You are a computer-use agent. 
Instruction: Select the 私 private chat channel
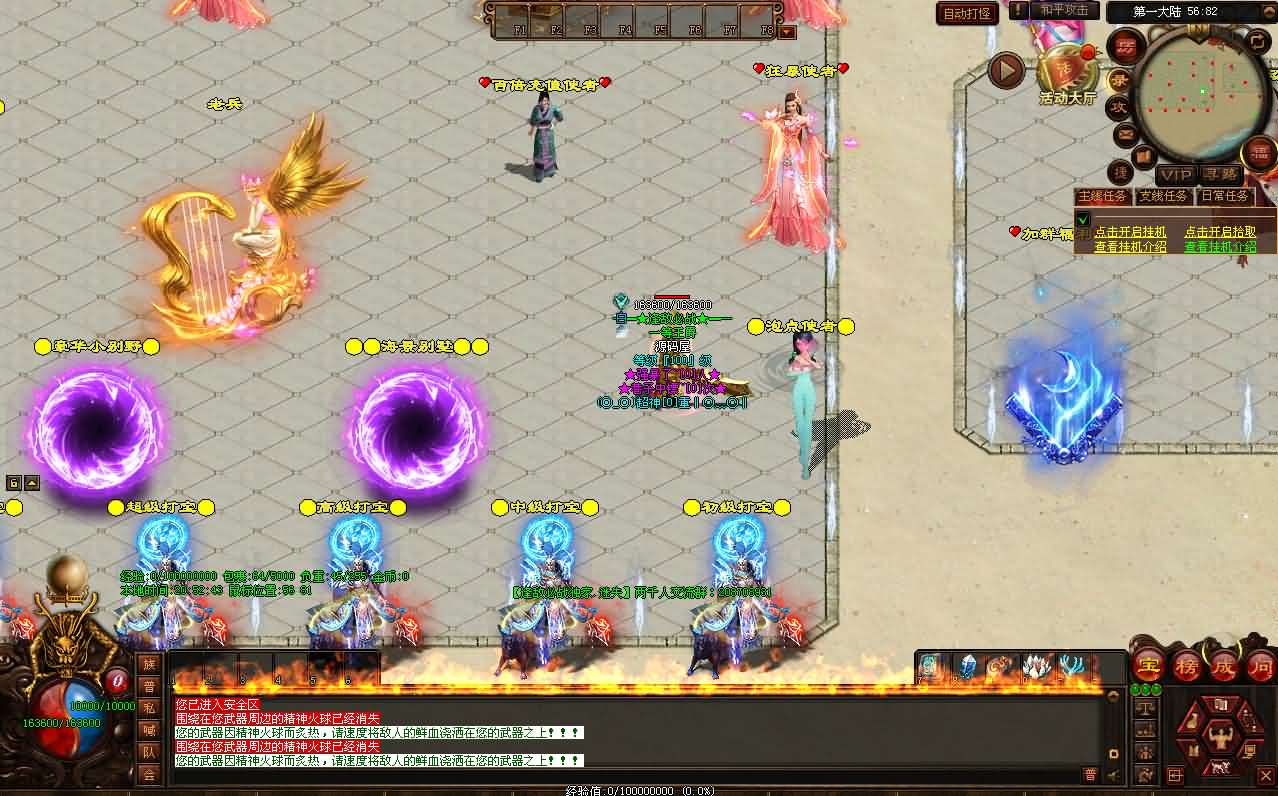(149, 707)
